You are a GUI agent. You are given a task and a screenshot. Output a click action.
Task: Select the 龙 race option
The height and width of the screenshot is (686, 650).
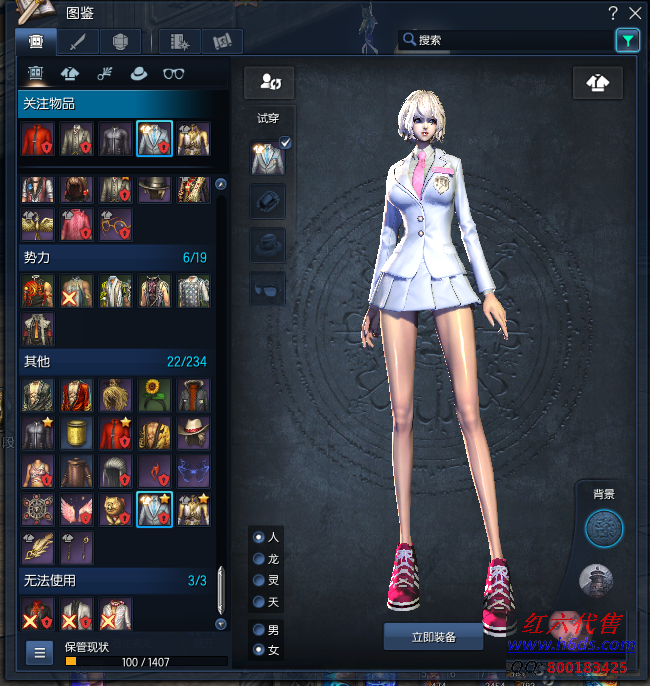[260, 559]
